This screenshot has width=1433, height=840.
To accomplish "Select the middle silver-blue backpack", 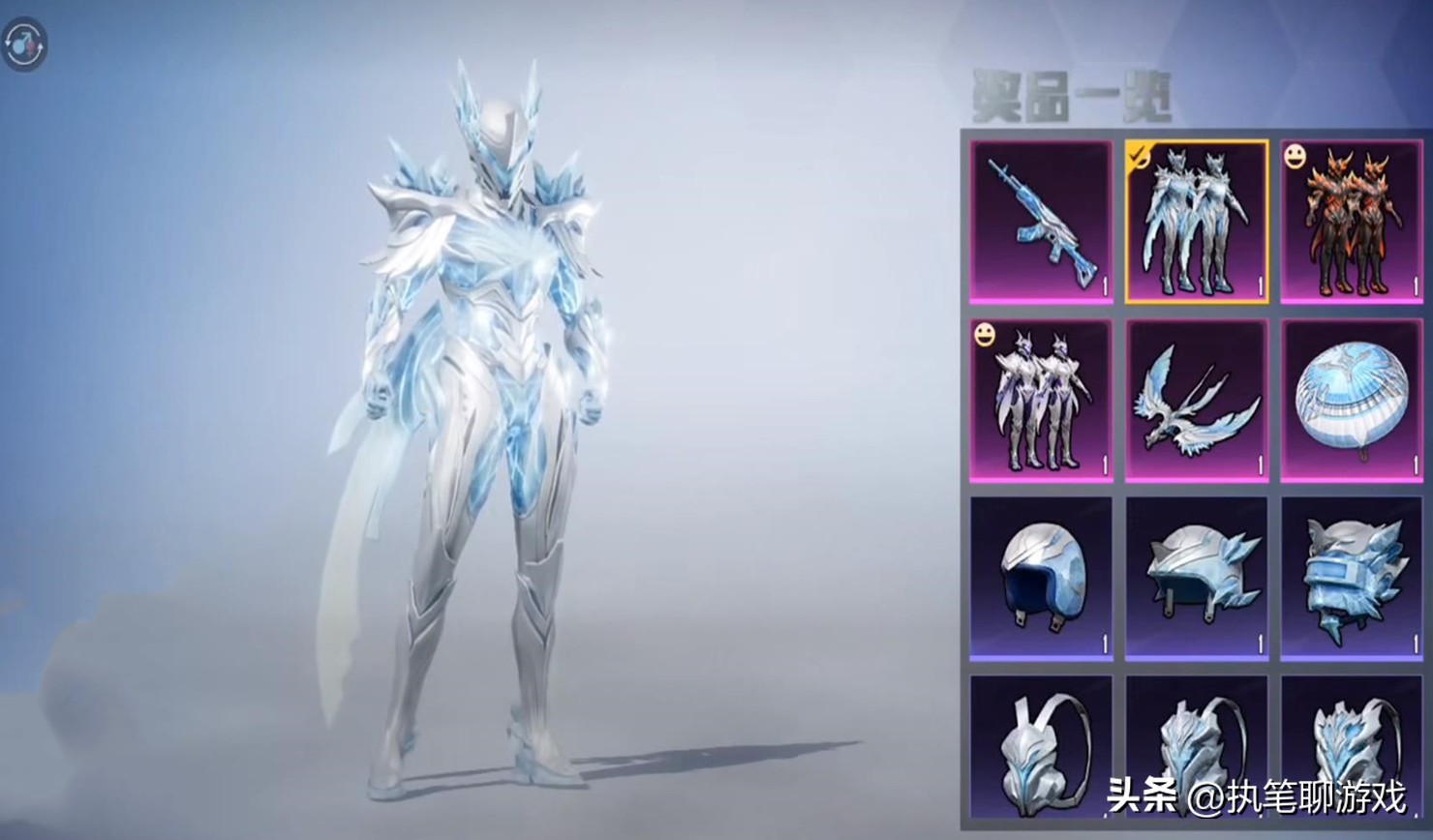I will [x=1196, y=750].
